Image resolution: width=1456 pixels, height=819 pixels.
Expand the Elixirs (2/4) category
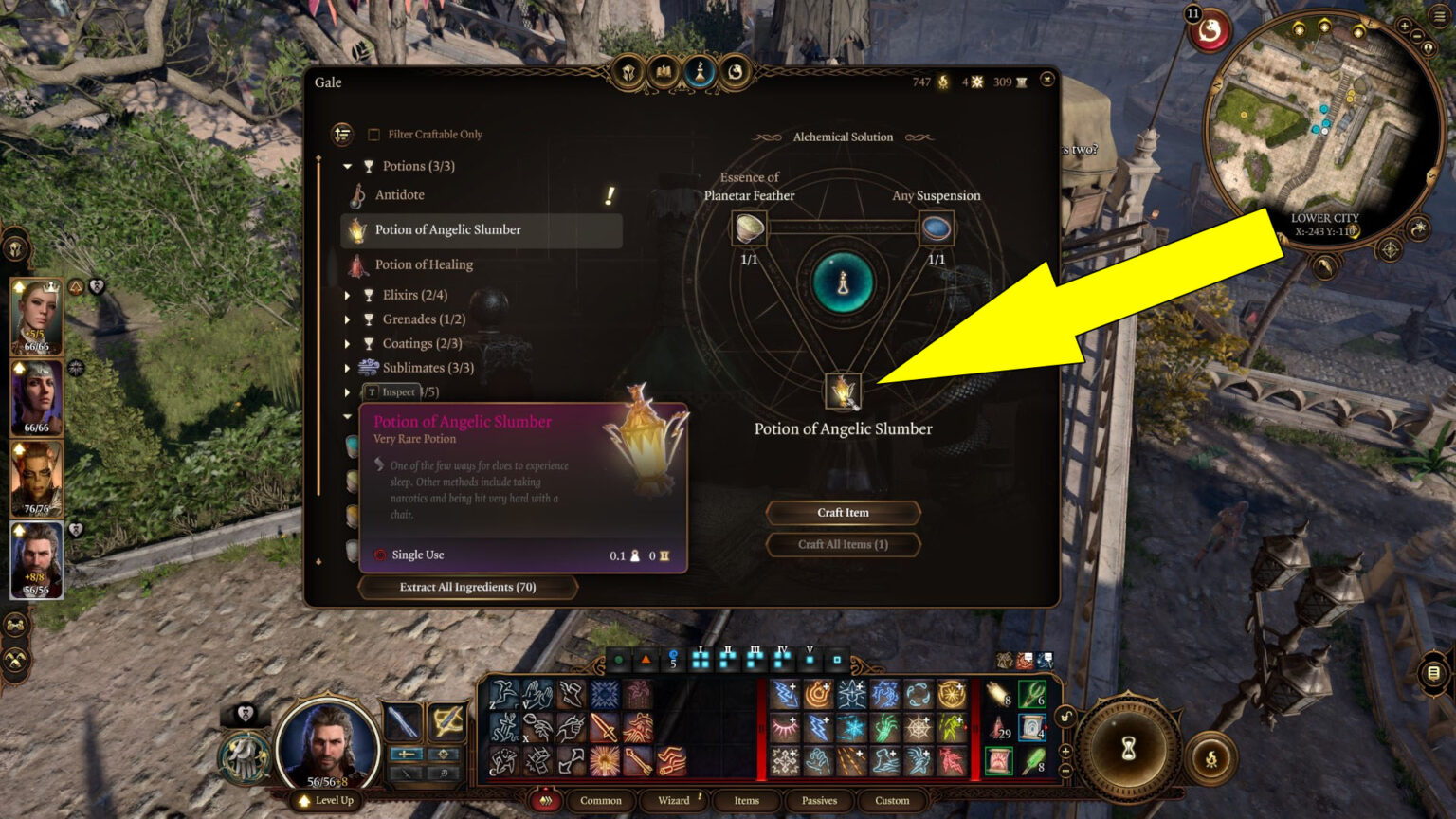[347, 295]
